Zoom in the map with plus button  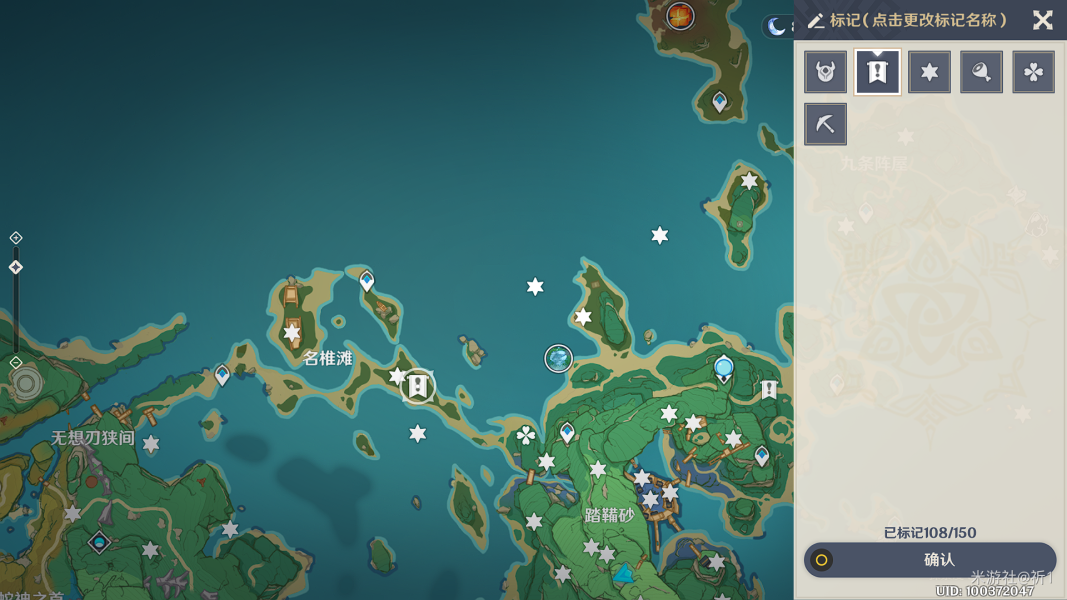click(16, 238)
